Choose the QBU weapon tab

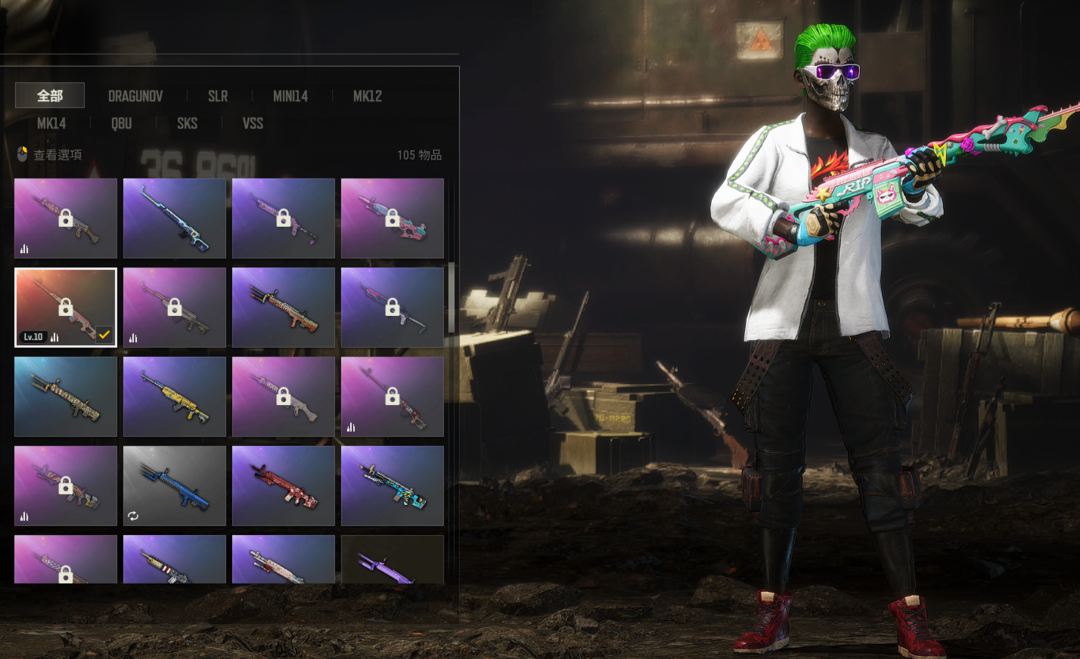point(122,123)
